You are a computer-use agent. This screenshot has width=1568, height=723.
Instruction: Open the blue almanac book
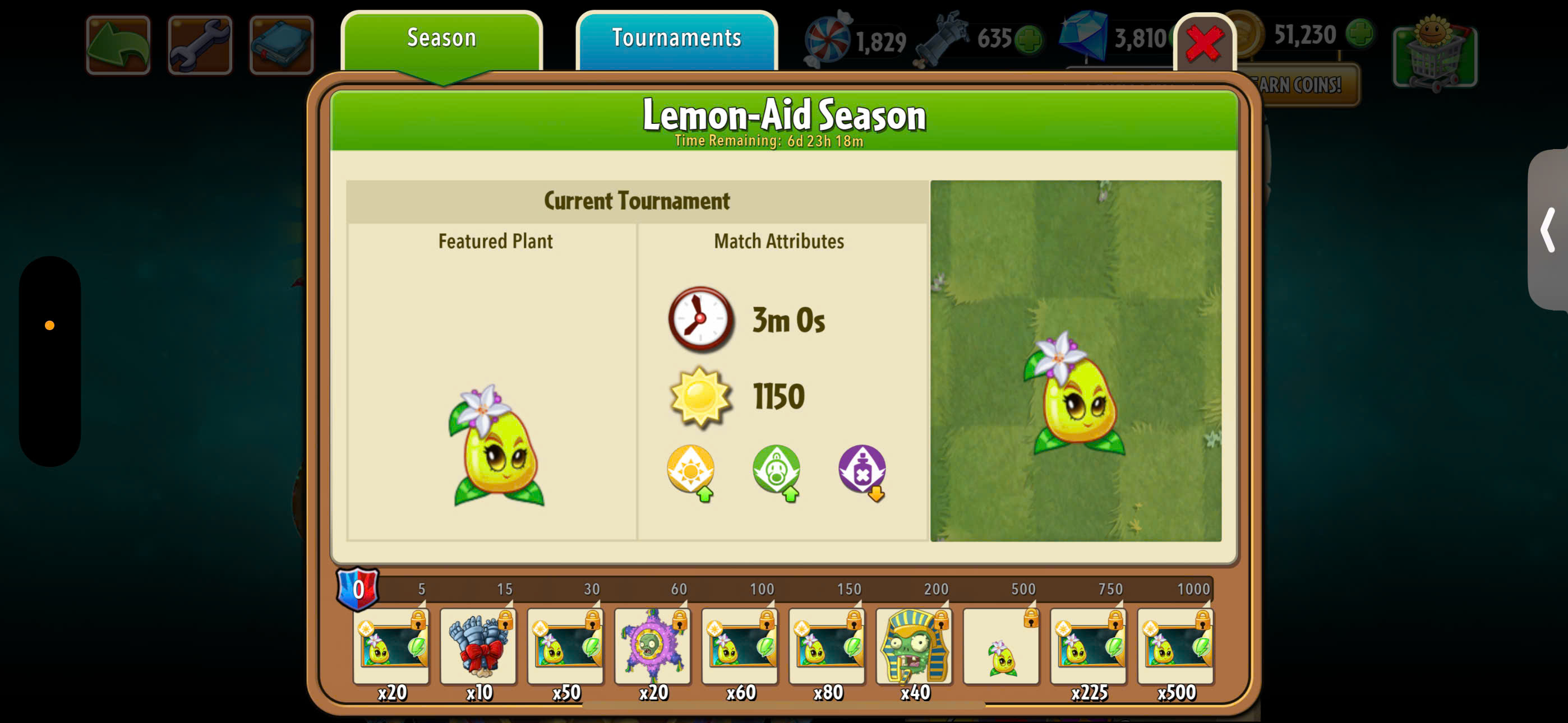281,45
